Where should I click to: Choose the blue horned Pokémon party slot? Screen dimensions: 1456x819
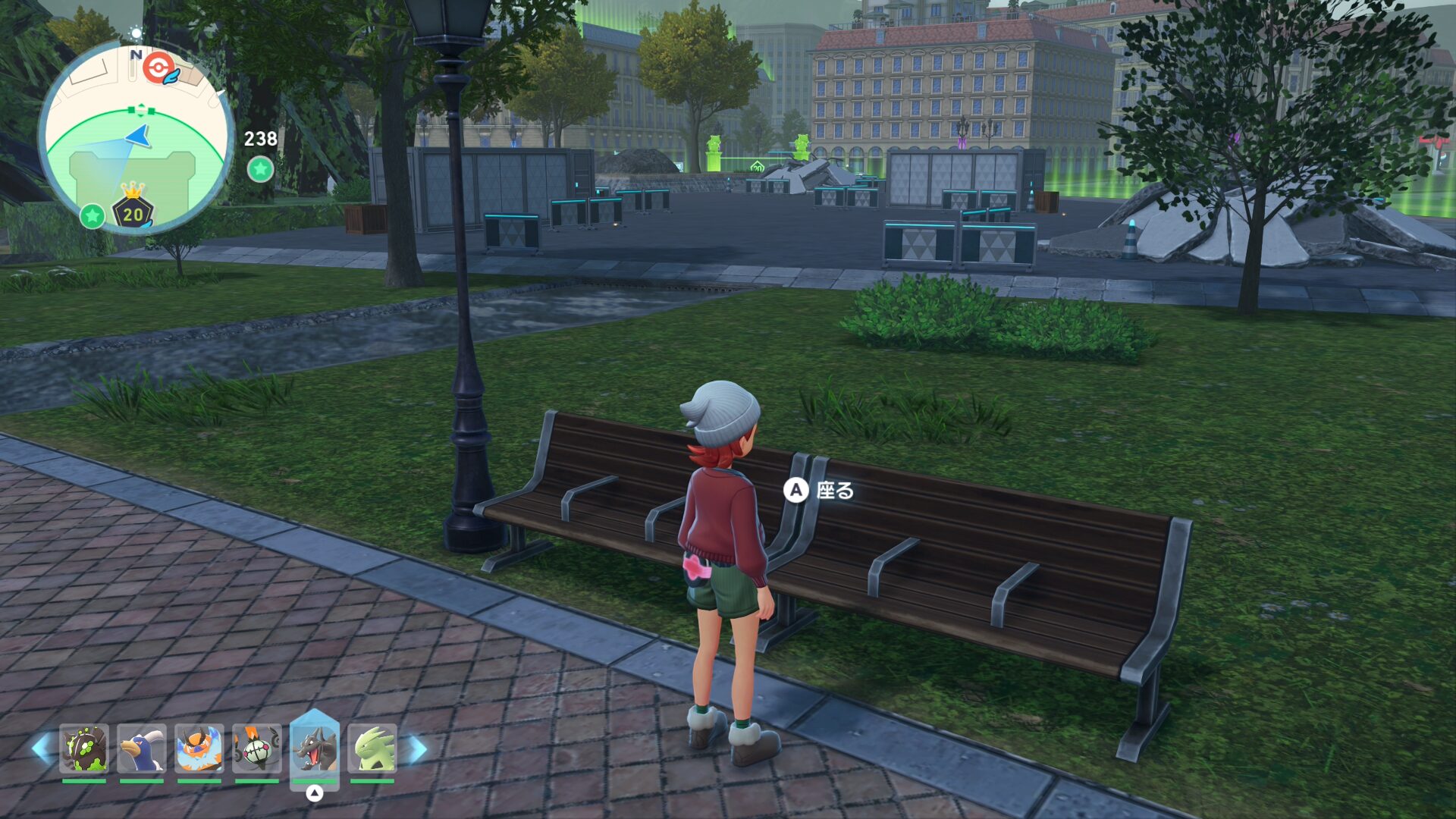(142, 748)
